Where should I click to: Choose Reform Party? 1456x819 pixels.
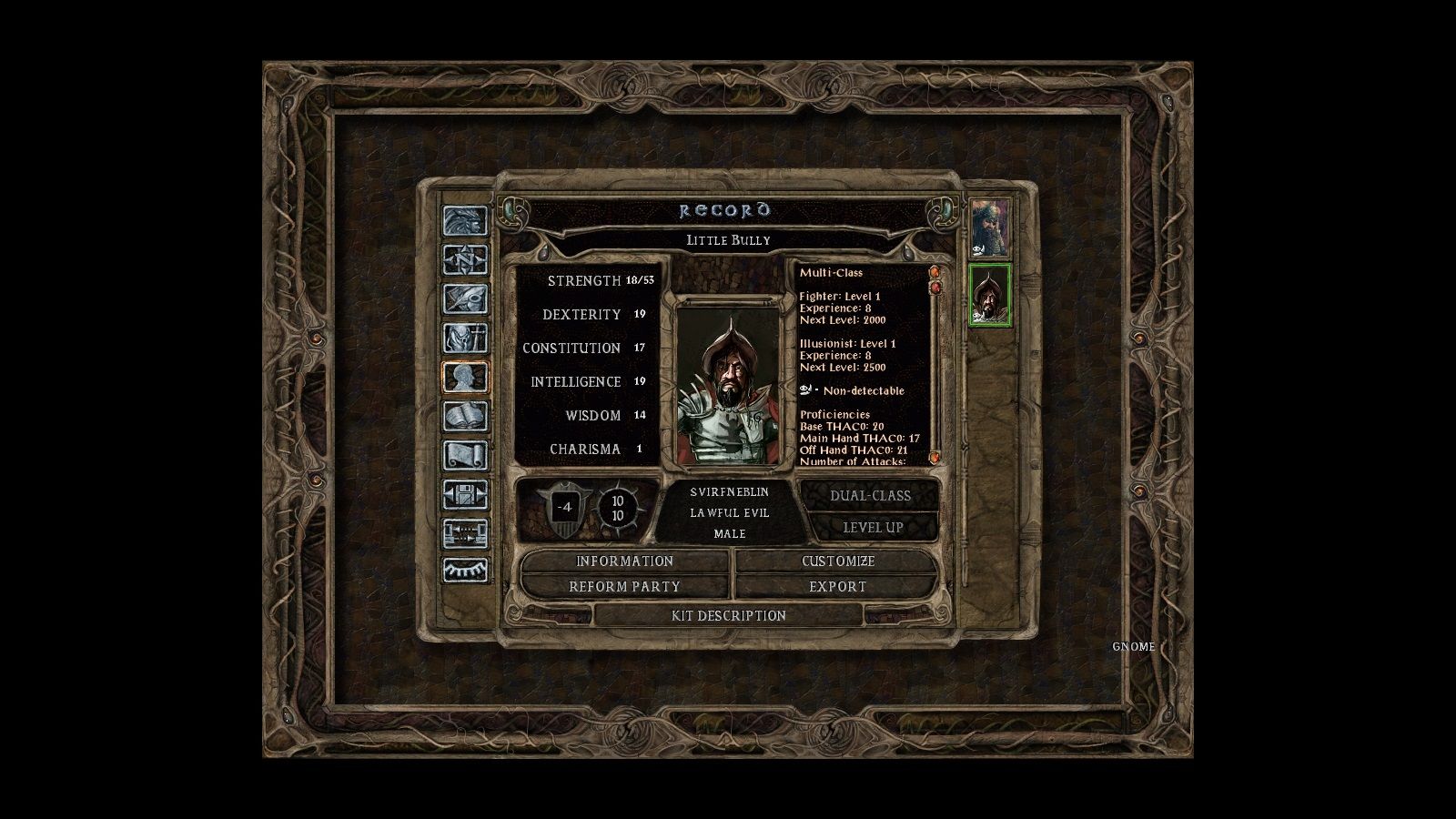[x=624, y=587]
